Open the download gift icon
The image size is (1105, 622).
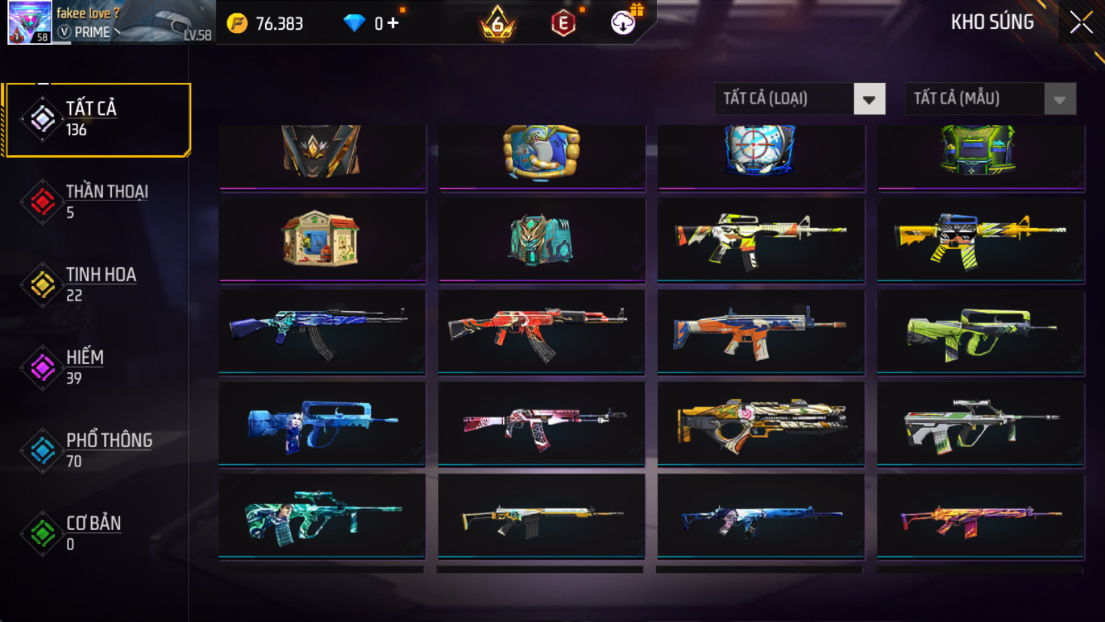pos(625,21)
